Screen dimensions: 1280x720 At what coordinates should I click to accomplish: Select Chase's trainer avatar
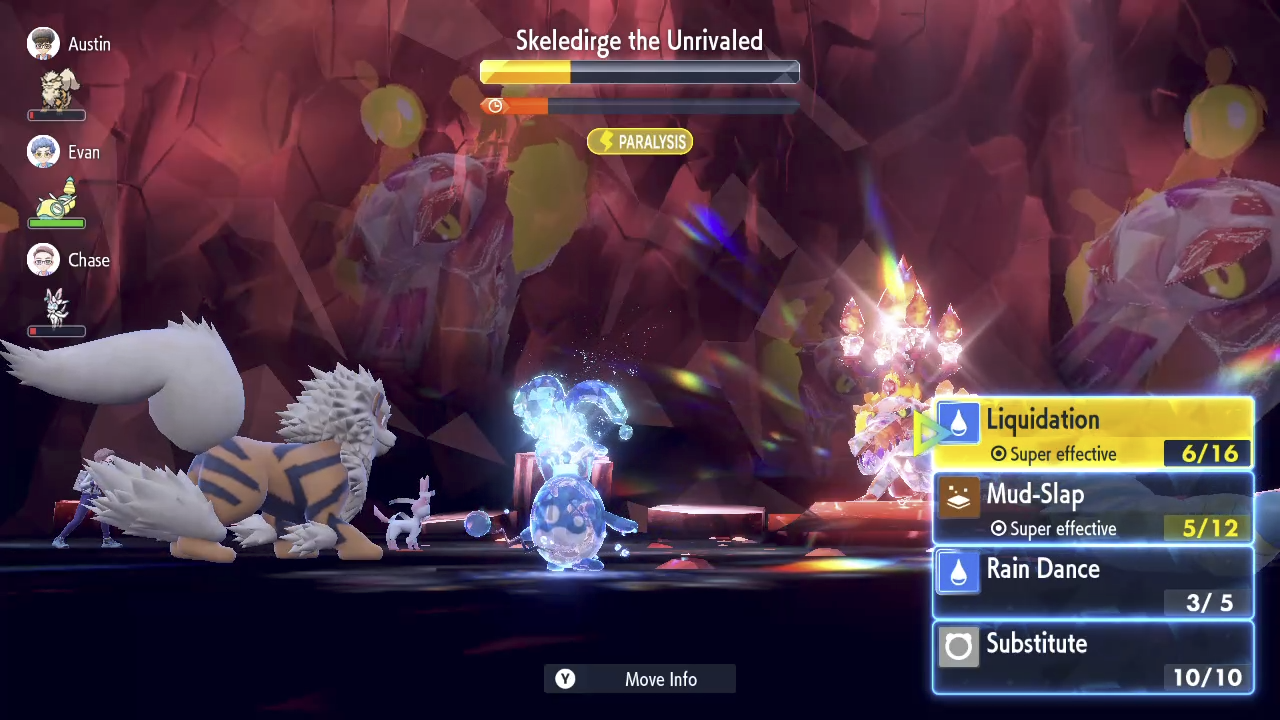point(43,260)
